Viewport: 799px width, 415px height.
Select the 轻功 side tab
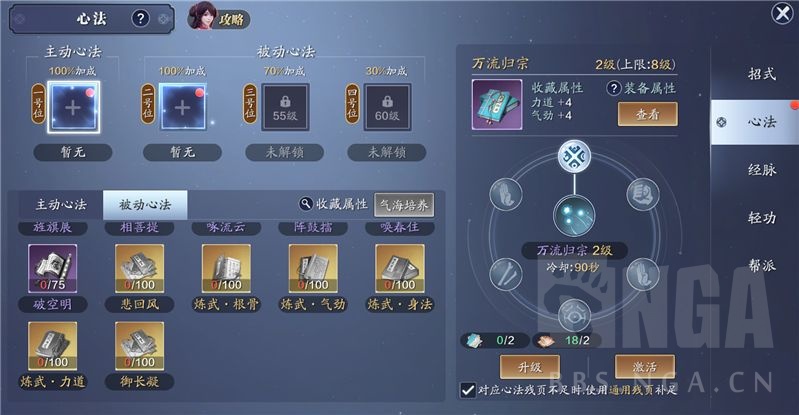762,217
